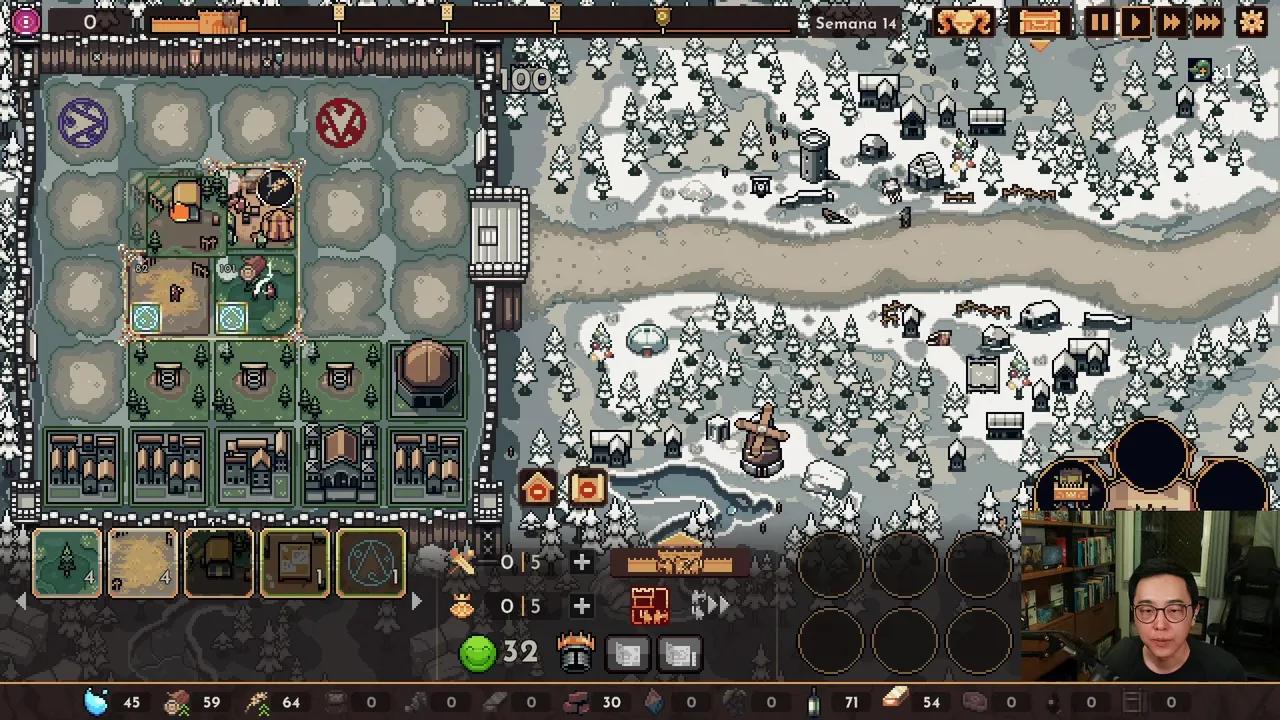The width and height of the screenshot is (1280, 720).
Task: Switch to double fast-forward speed
Action: pyautogui.click(x=1171, y=22)
